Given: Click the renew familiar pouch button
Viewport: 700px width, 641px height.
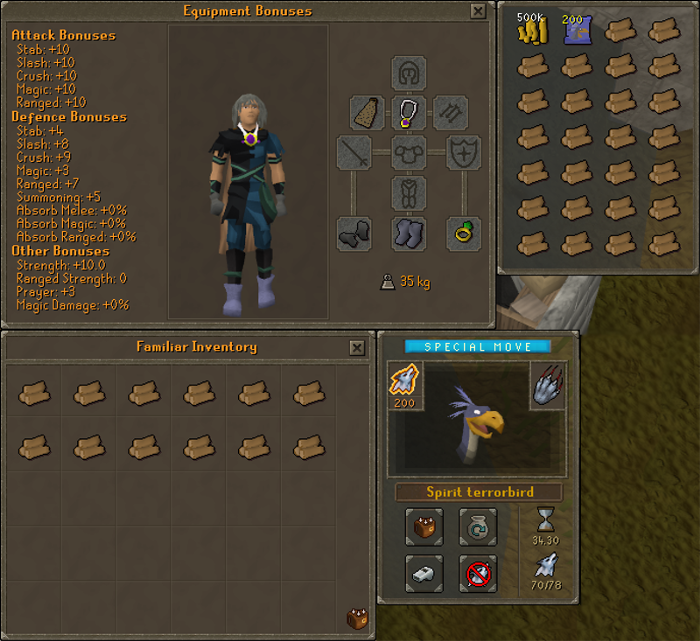Looking at the screenshot, I should click(478, 526).
